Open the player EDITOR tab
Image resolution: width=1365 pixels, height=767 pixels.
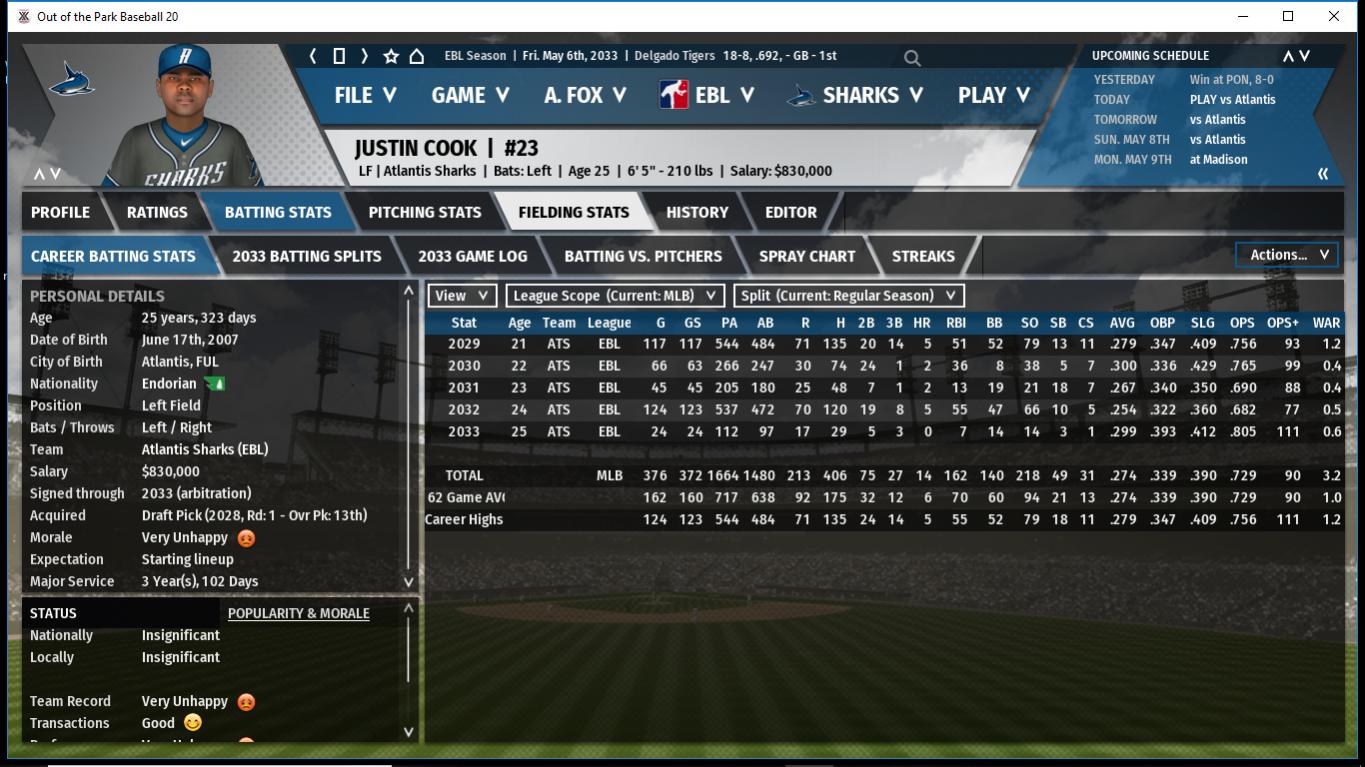tap(790, 212)
